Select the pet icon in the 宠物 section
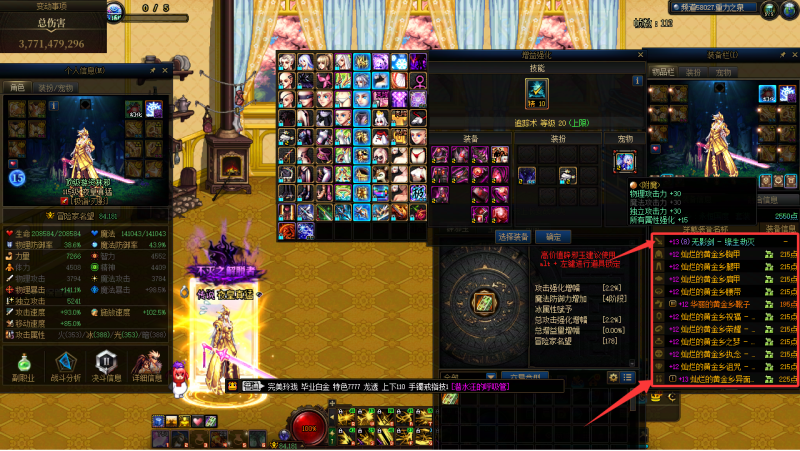Screen dimensions: 800x451 (x=625, y=161)
